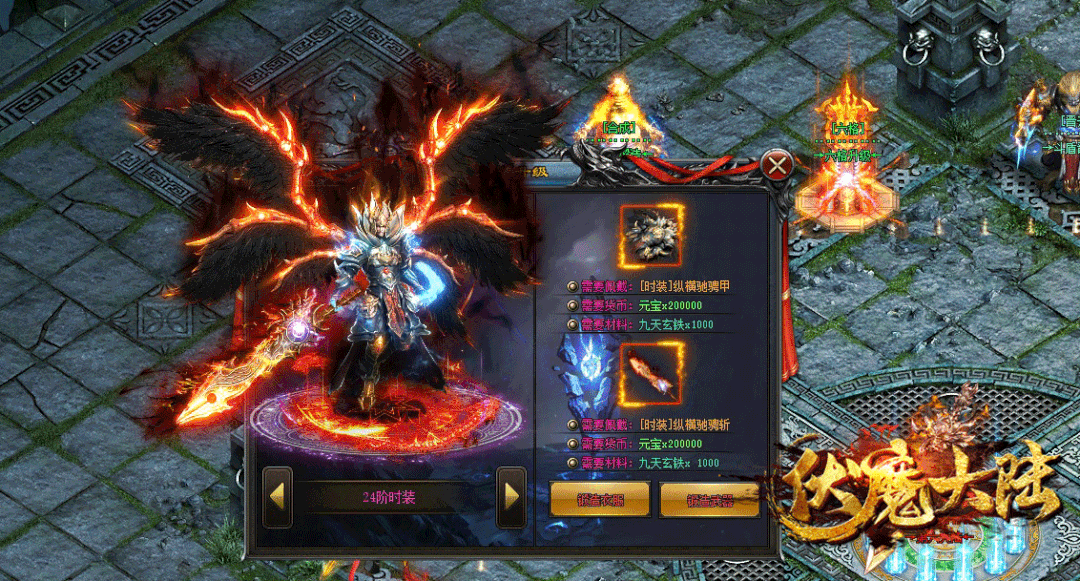Select the flaming sword weapon slot
The height and width of the screenshot is (581, 1080).
click(652, 372)
